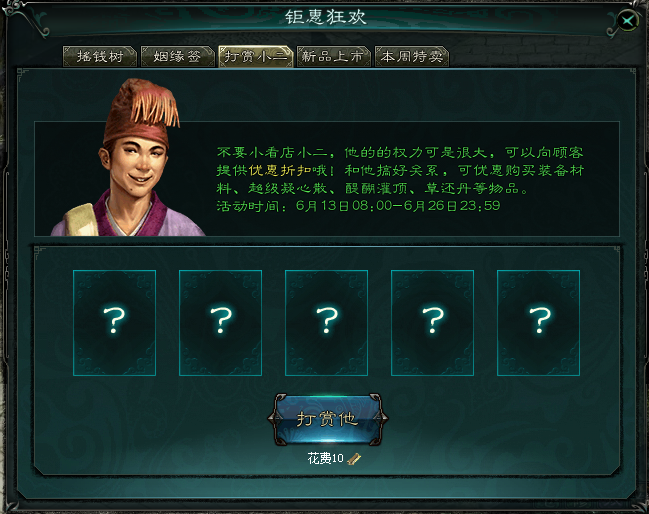
Task: Select the 打赏小二 tab
Action: coord(255,56)
